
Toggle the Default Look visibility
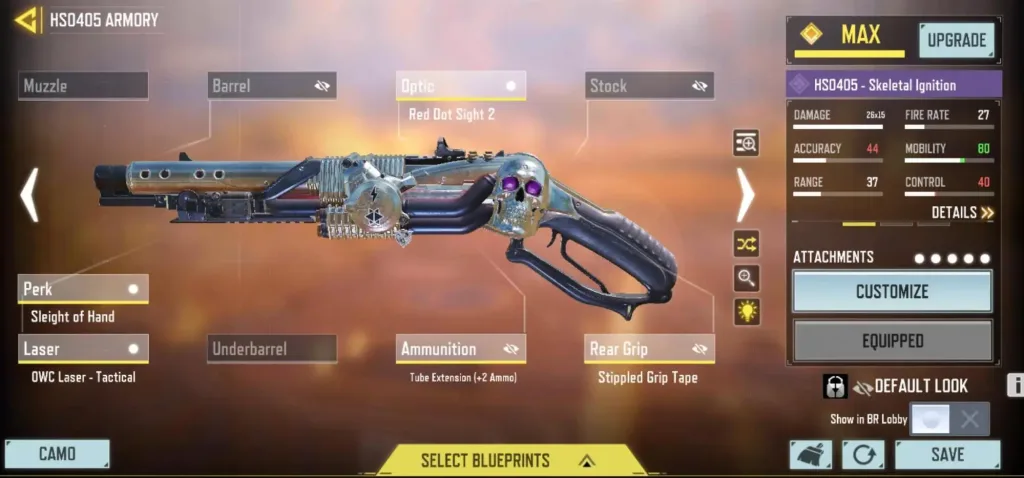pyautogui.click(x=863, y=386)
